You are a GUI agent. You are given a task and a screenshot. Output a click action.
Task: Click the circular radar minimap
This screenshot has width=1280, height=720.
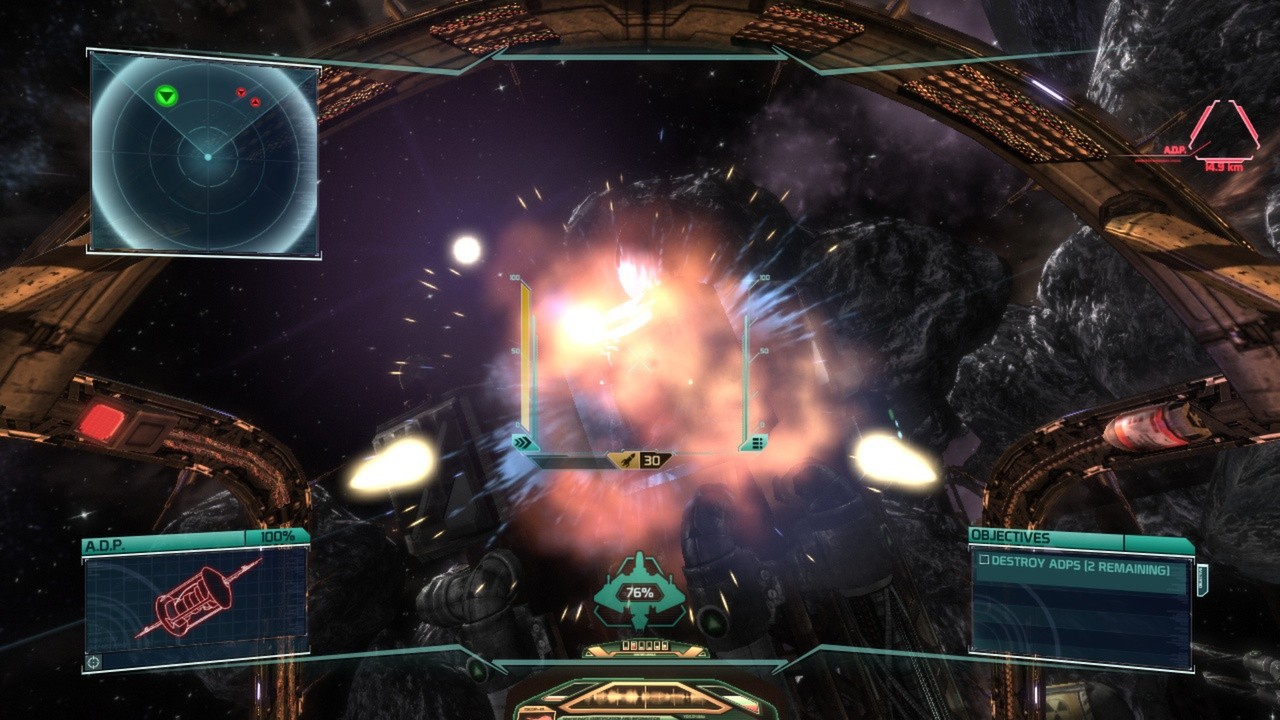[x=205, y=156]
